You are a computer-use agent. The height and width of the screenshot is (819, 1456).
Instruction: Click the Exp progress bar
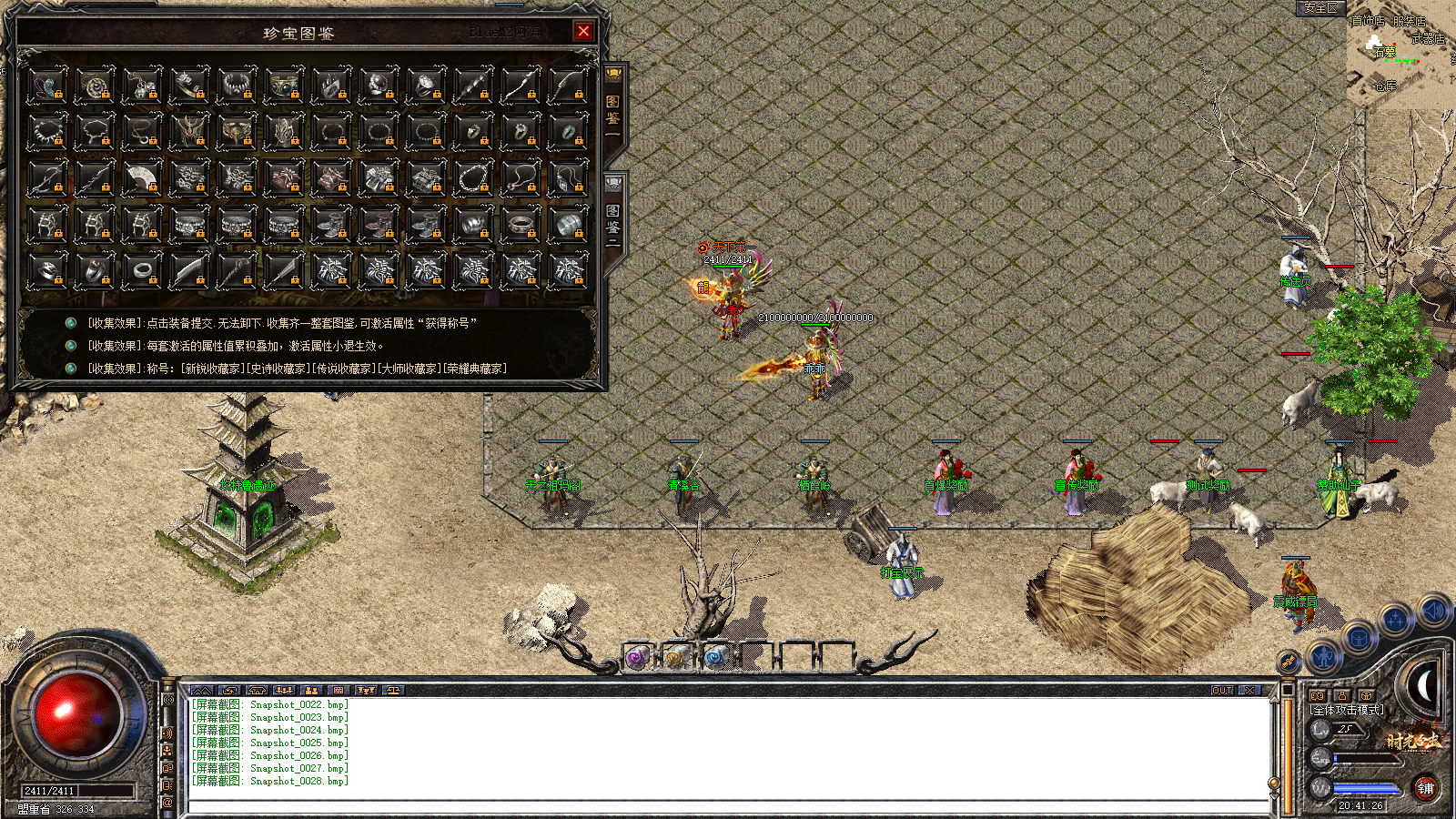click(x=1363, y=758)
